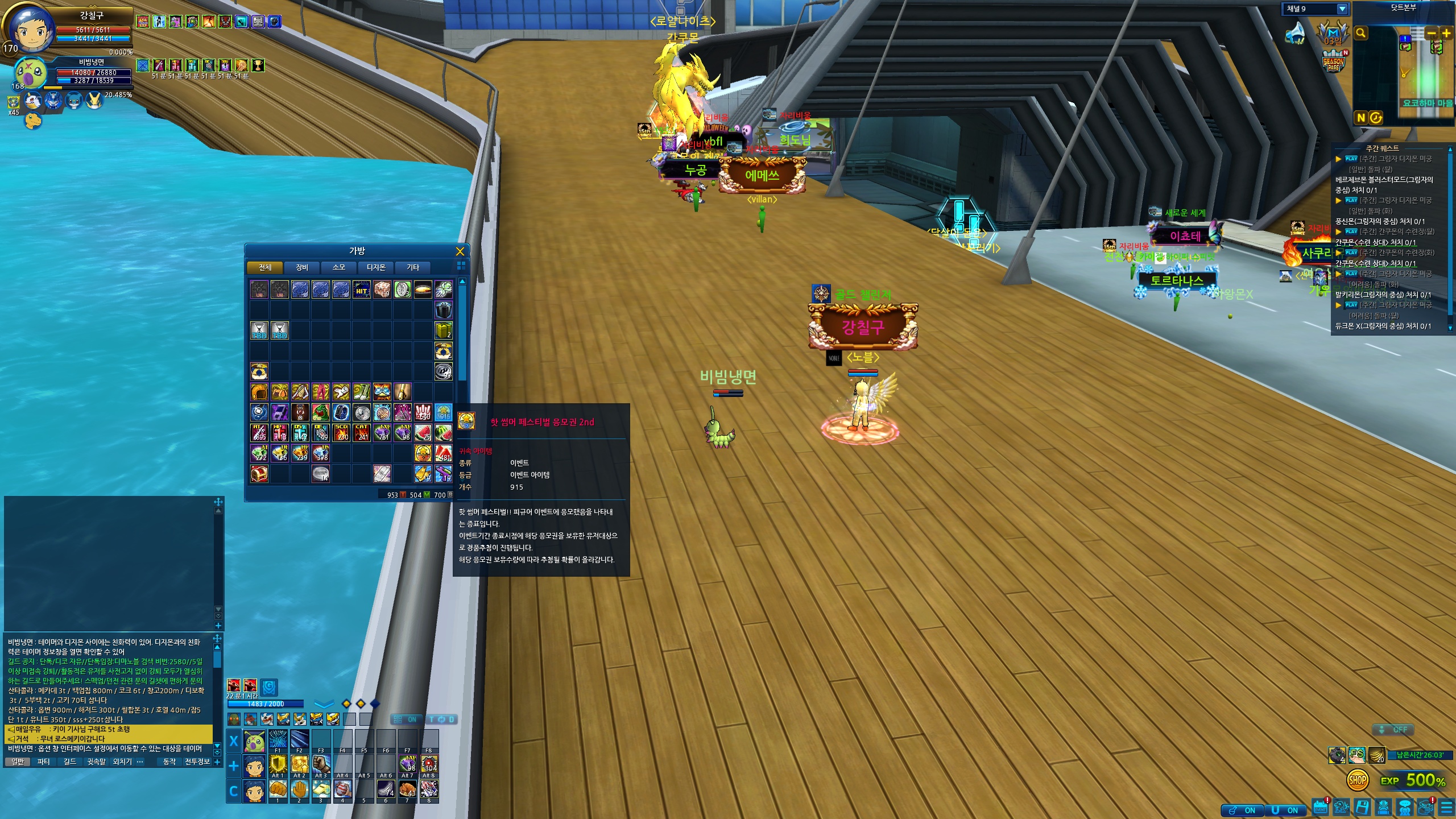Activate the F1 blue web skill
Screen dimensions: 1456x819
[x=278, y=739]
